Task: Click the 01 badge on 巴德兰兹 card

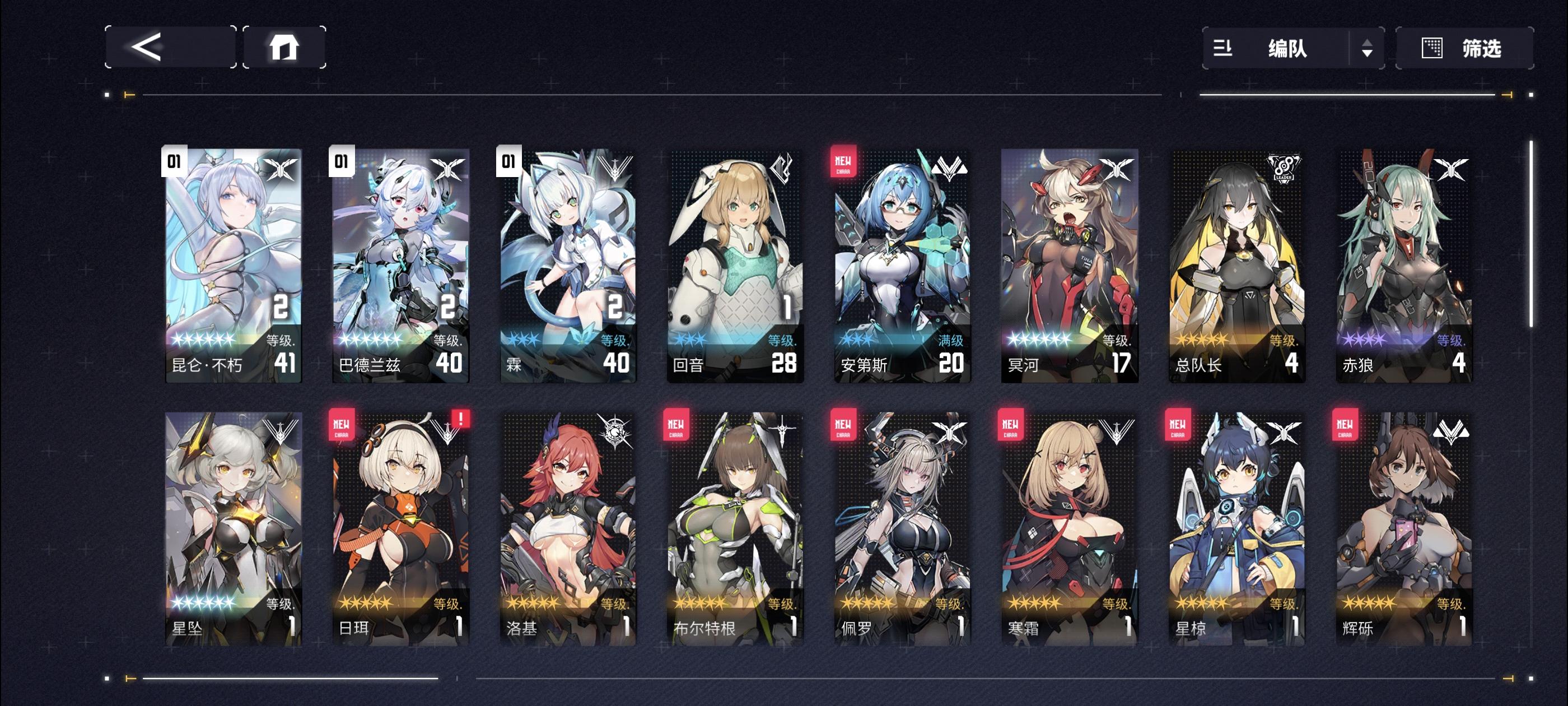Action: click(x=342, y=161)
